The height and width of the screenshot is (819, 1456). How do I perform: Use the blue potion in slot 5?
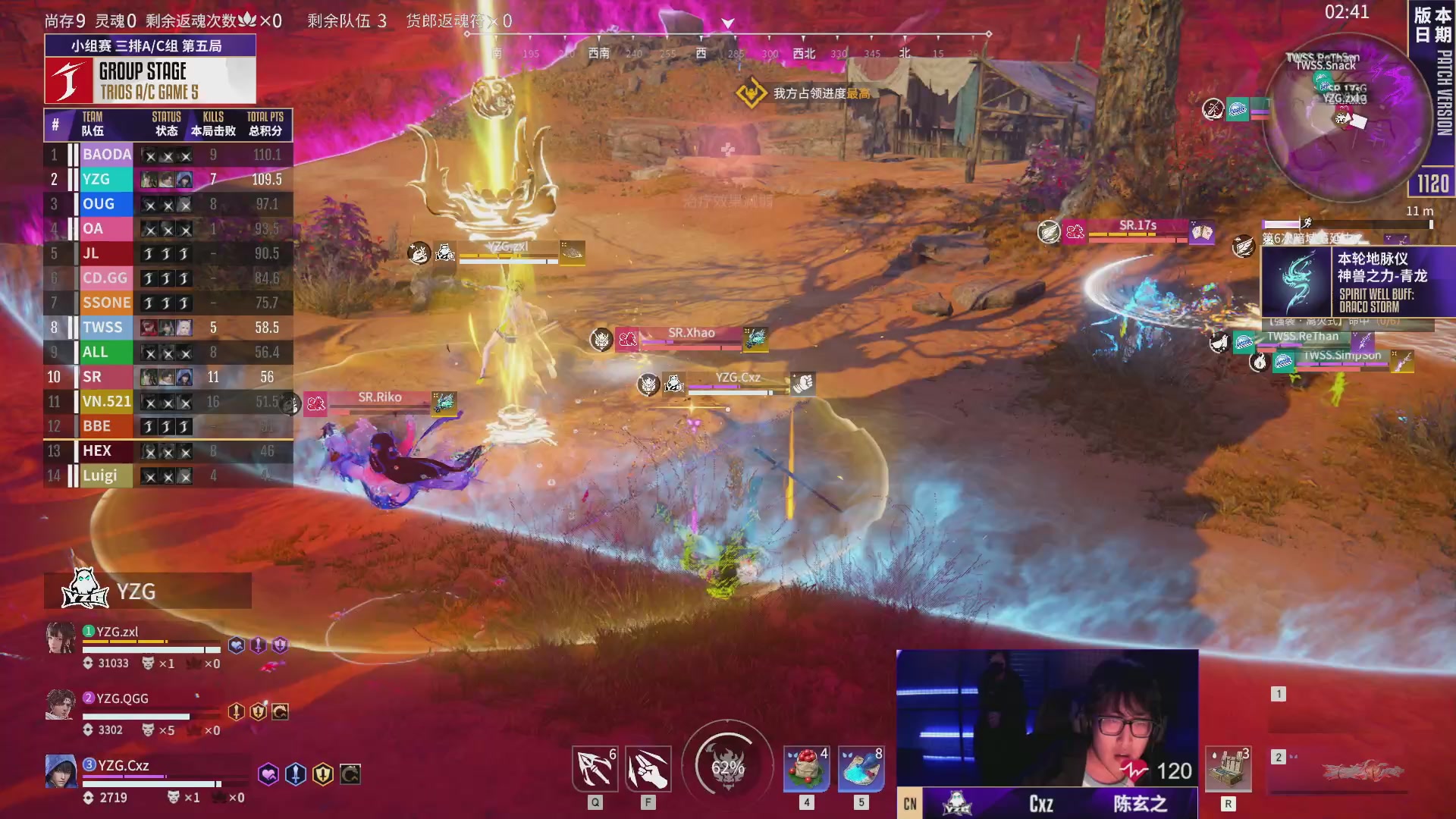coord(861,769)
